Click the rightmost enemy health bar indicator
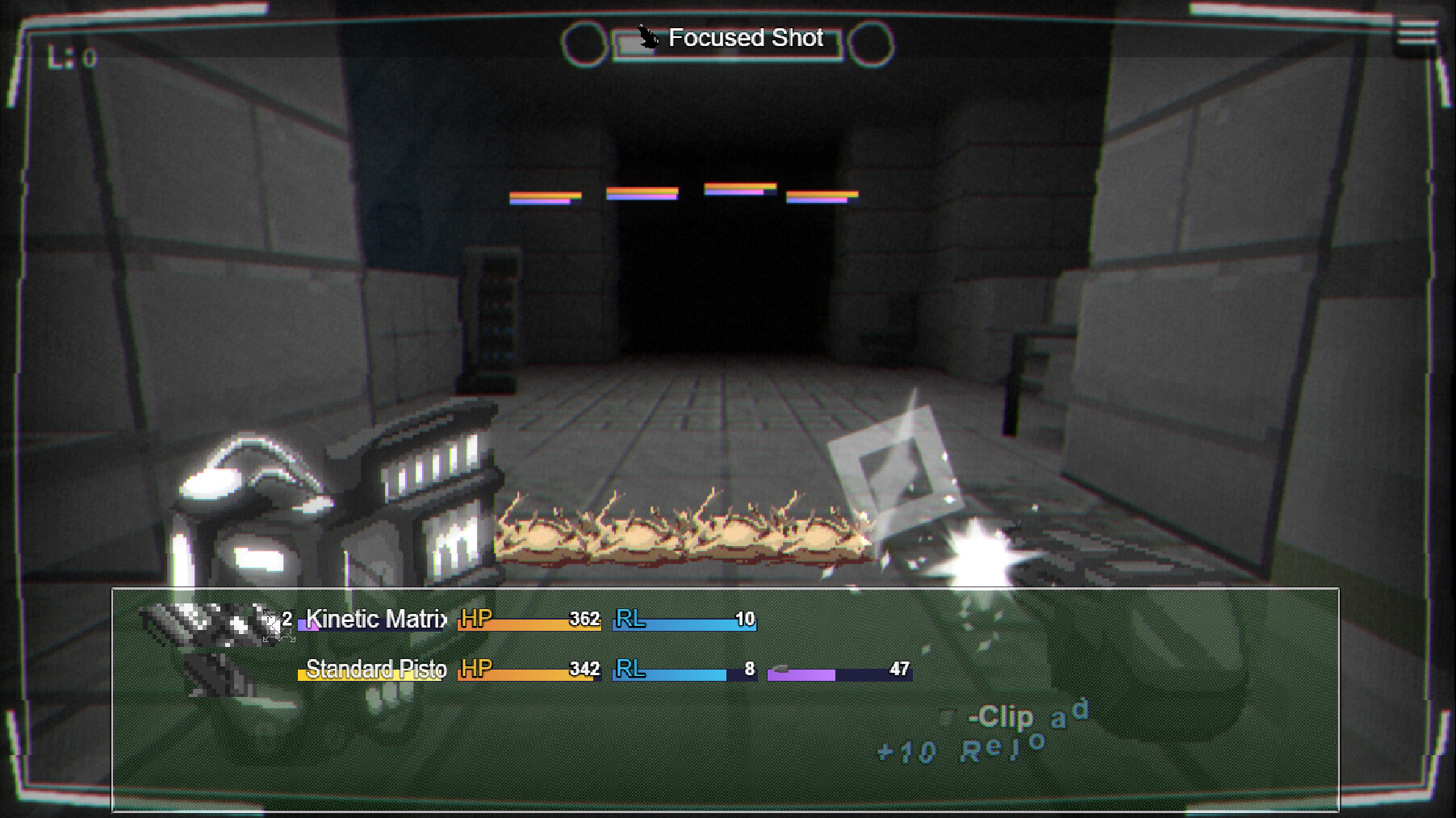The width and height of the screenshot is (1456, 818). [822, 196]
